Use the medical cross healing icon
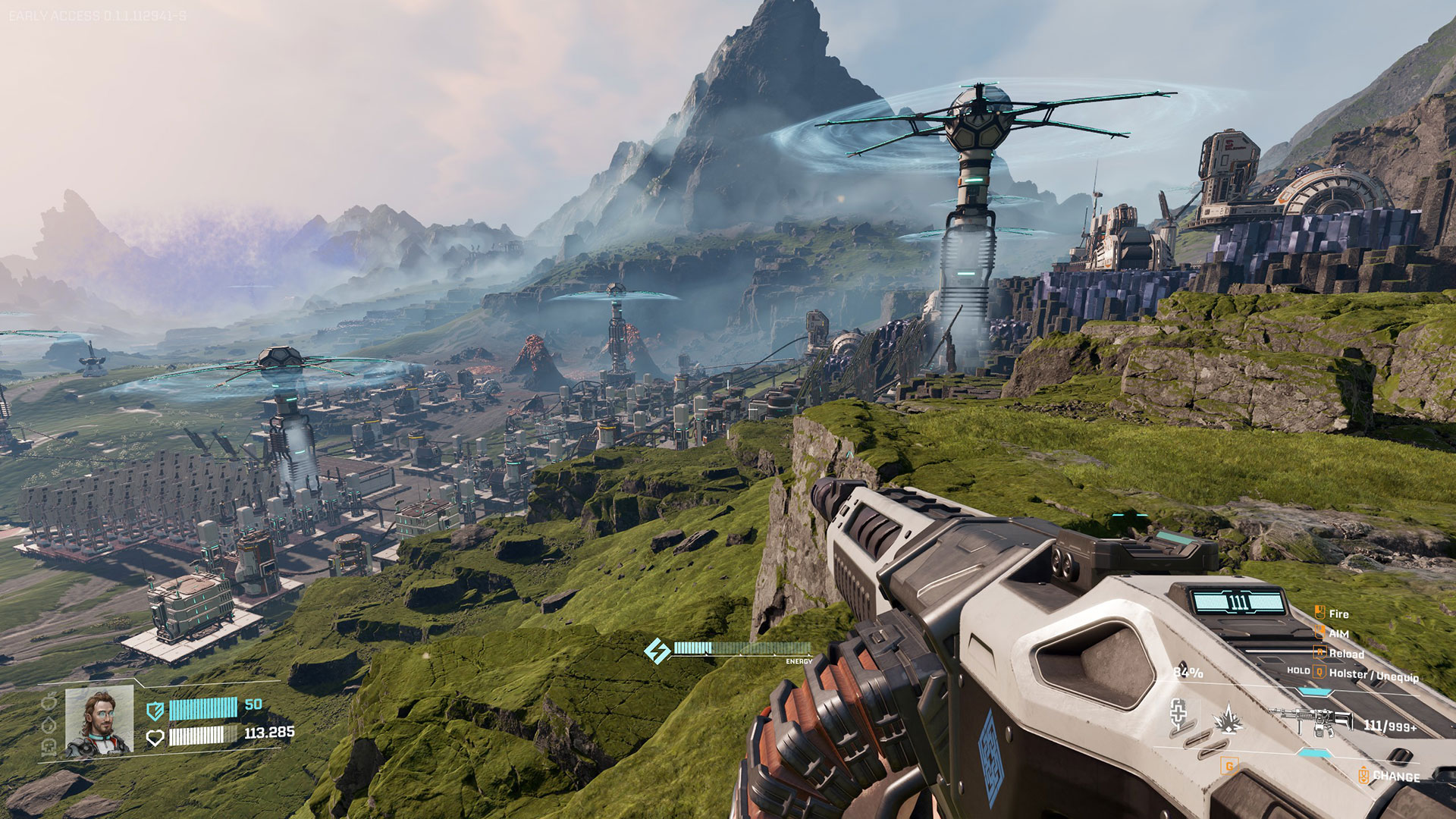 [1178, 713]
